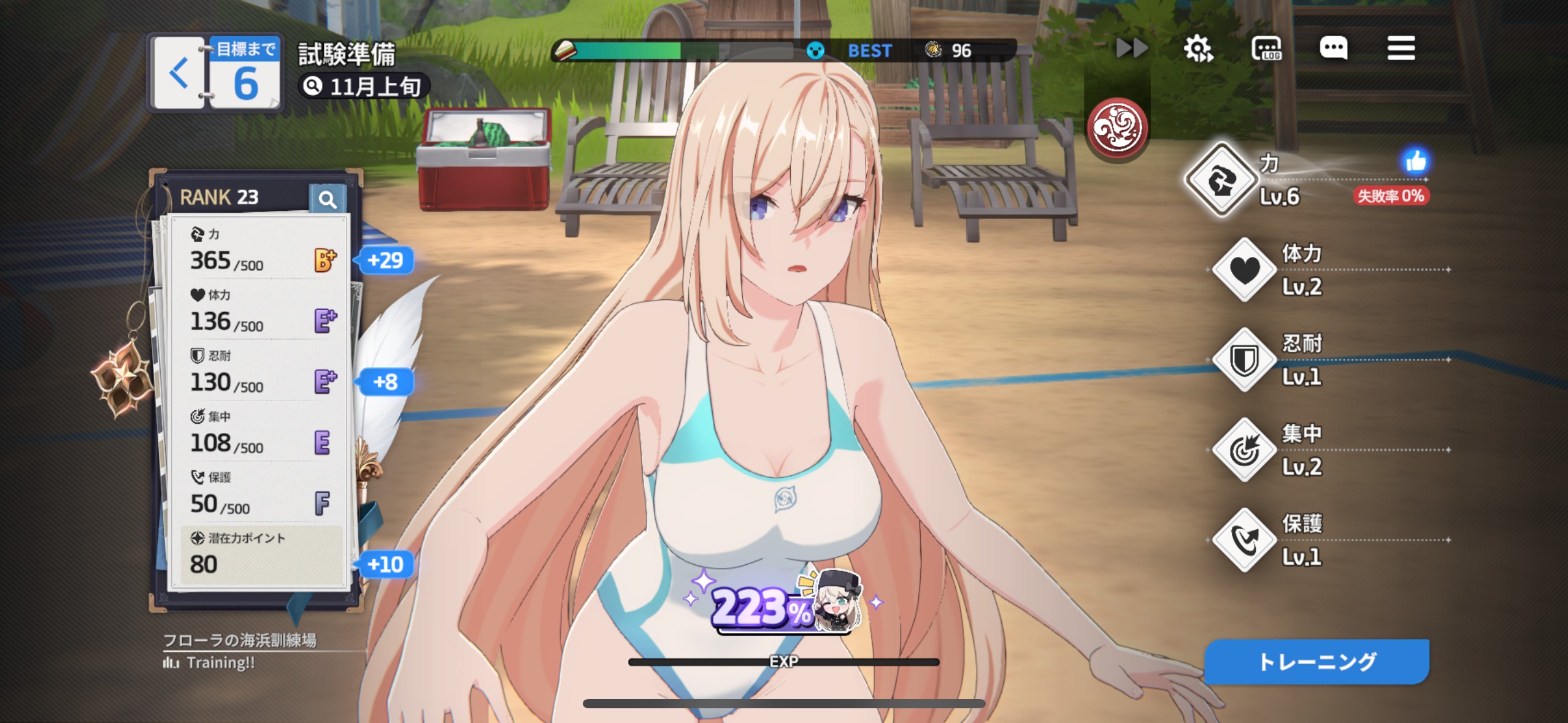Tap the 223% chibi character bonus badge
This screenshot has width=1568, height=723.
[x=785, y=604]
